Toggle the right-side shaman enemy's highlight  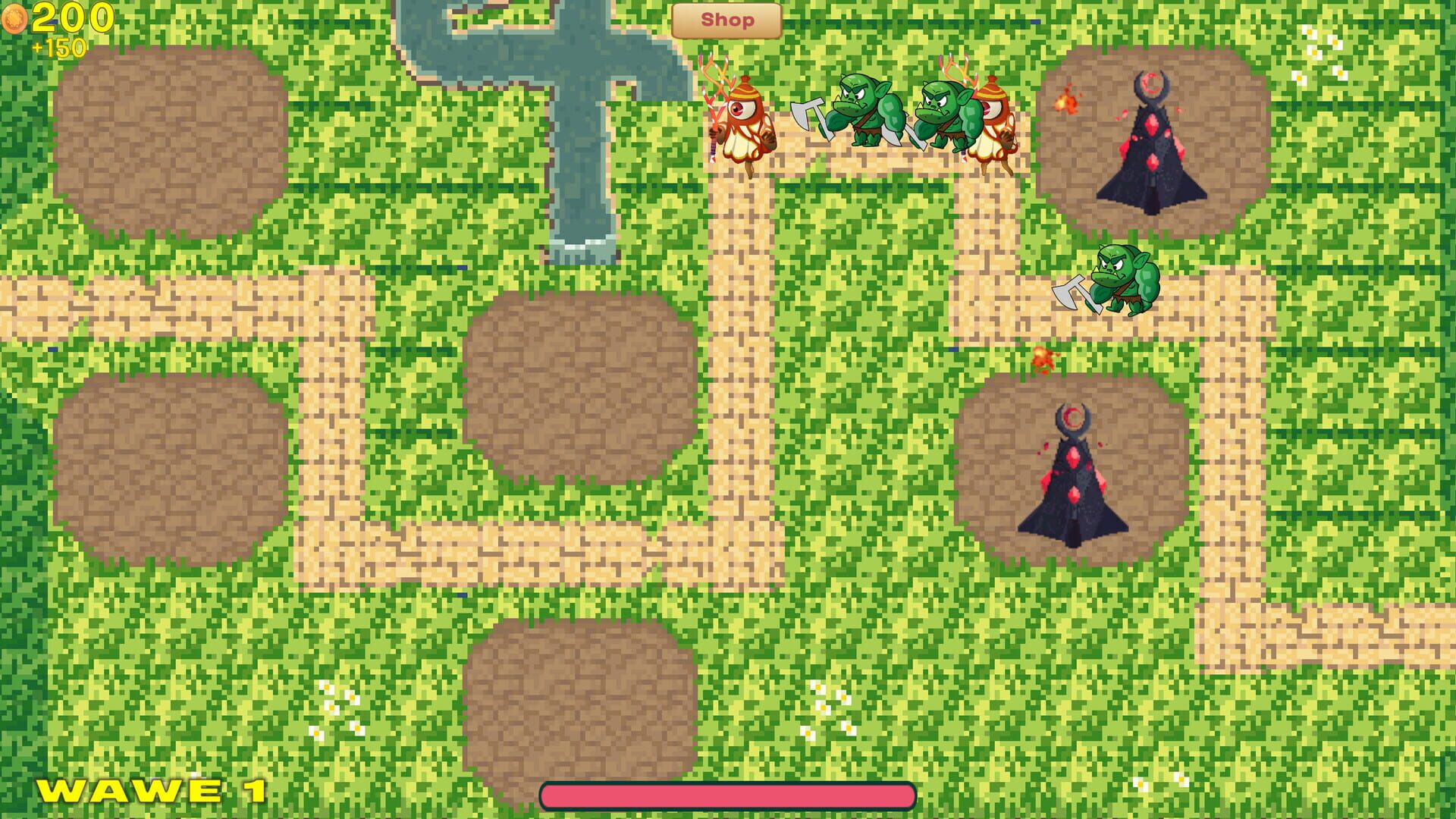coord(993,118)
